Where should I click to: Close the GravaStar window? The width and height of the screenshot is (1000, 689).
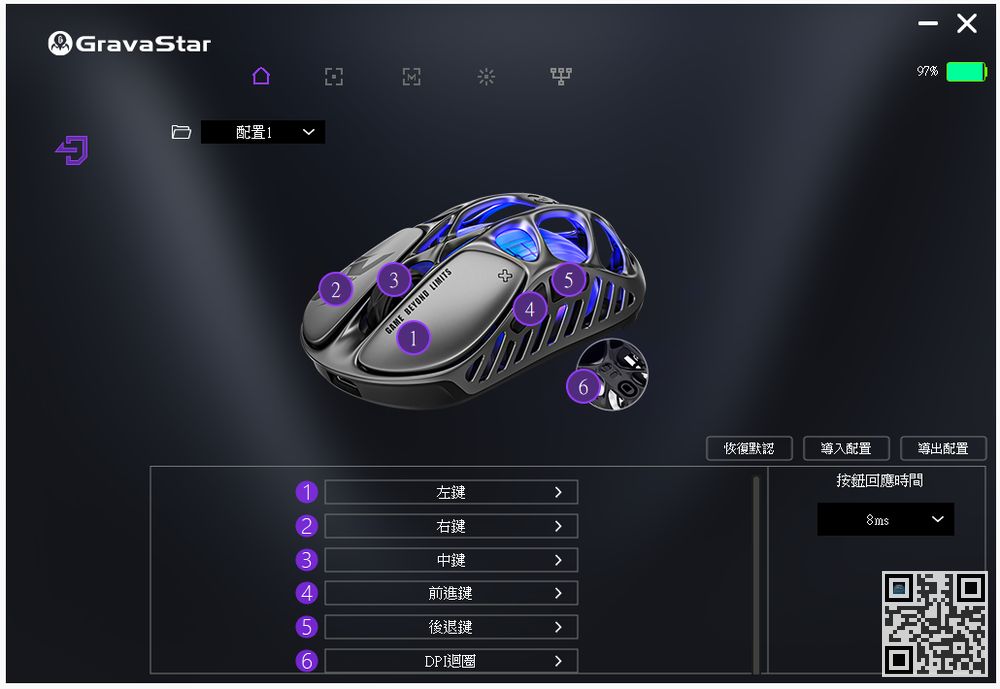966,24
